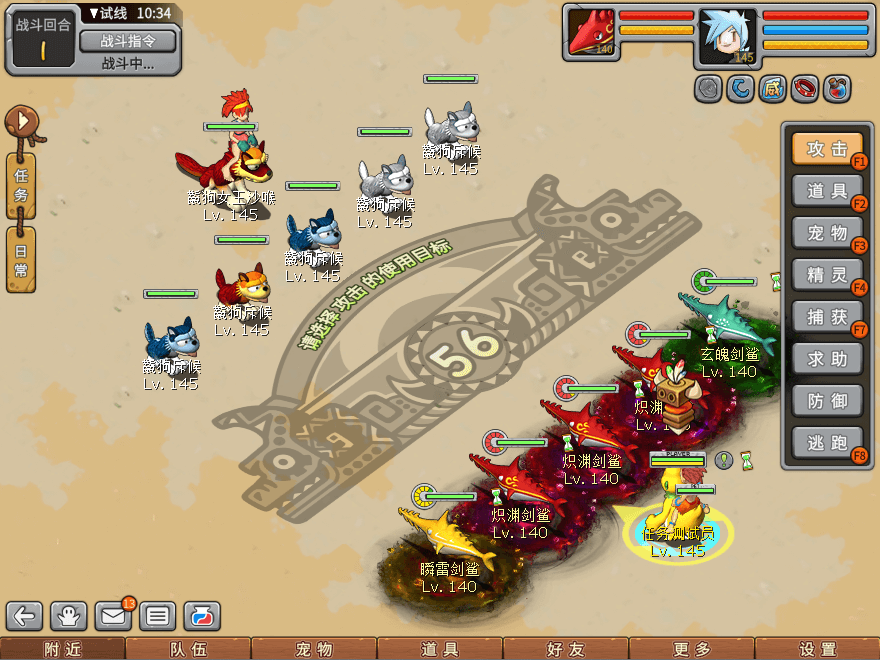Open the 精灵 (Spirit) battle command

click(827, 274)
